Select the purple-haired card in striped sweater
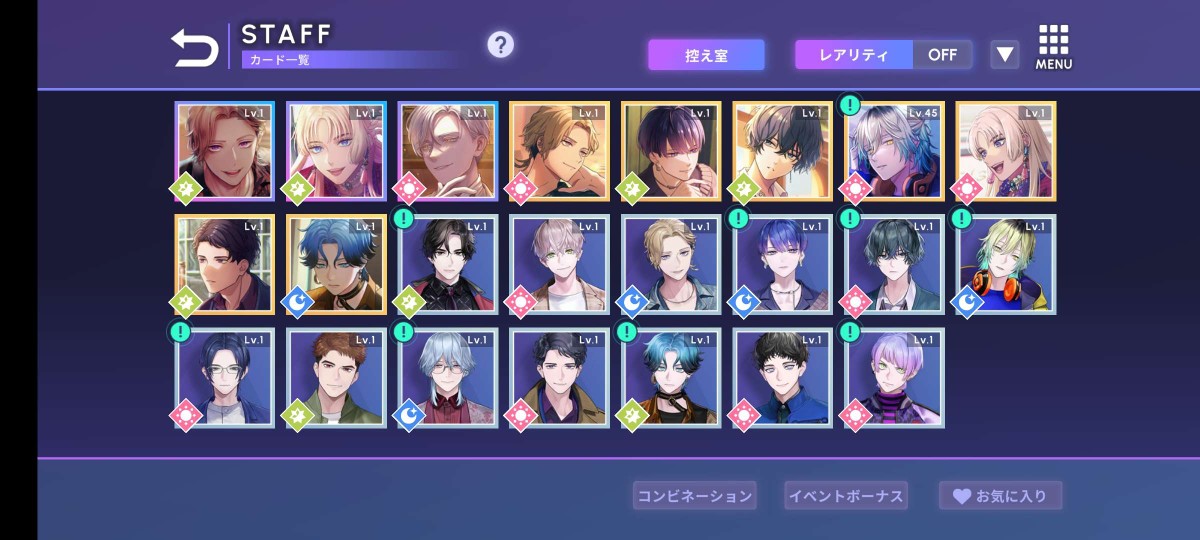The width and height of the screenshot is (1200, 540). 894,378
